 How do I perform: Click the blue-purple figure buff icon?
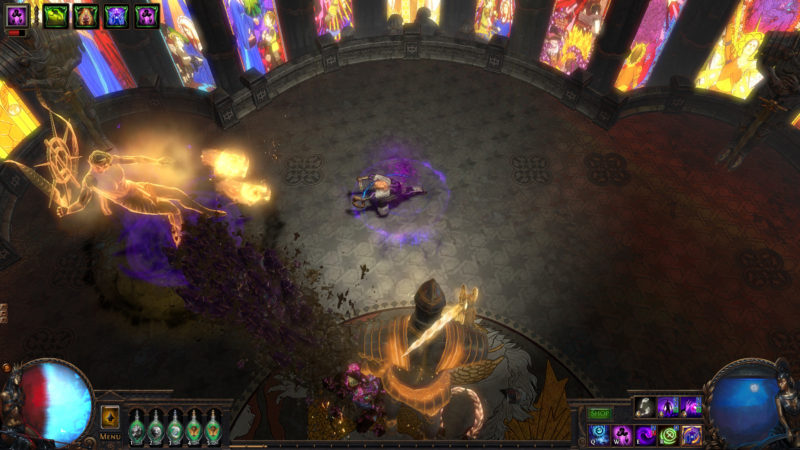[x=117, y=15]
